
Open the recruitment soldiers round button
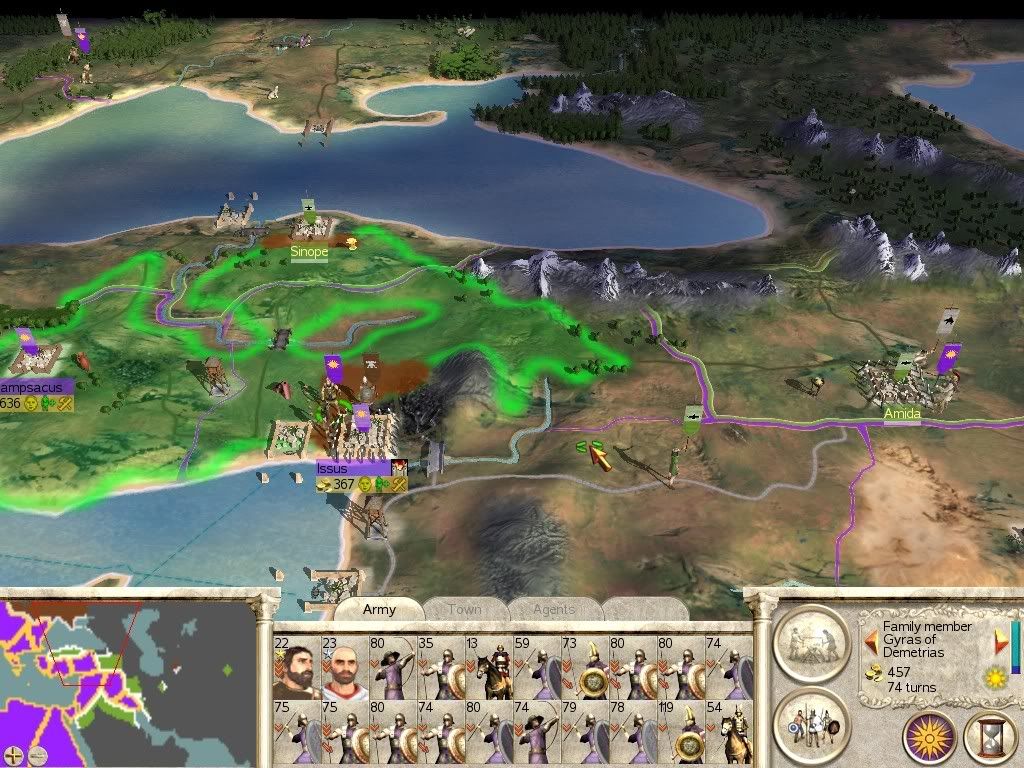(x=811, y=724)
